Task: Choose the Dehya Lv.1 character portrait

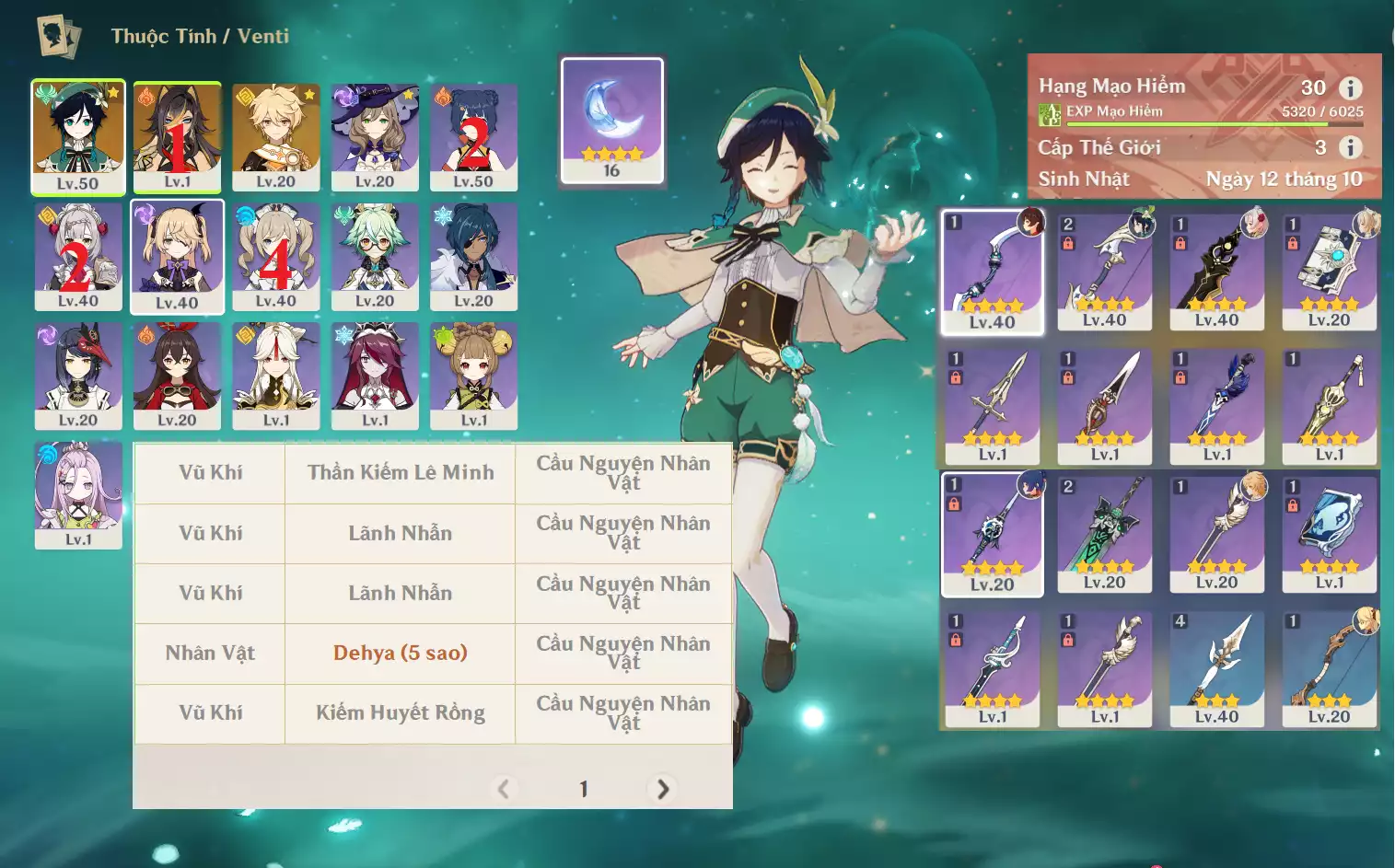Action: [x=177, y=136]
